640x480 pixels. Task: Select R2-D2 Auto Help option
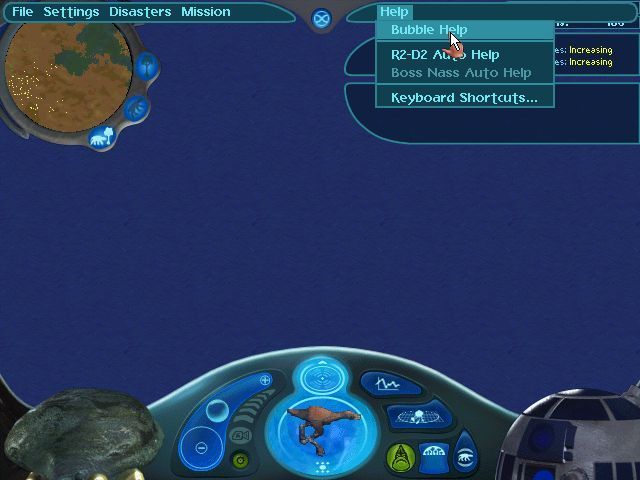point(445,55)
